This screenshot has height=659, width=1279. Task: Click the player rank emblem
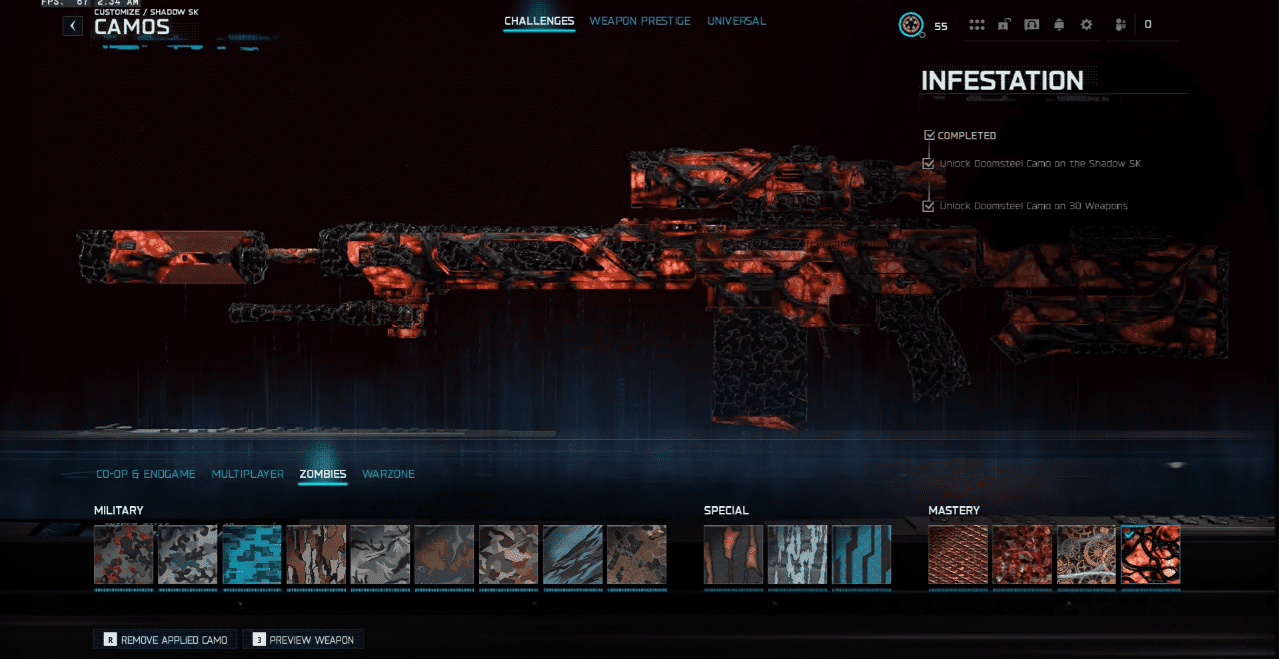tap(910, 25)
